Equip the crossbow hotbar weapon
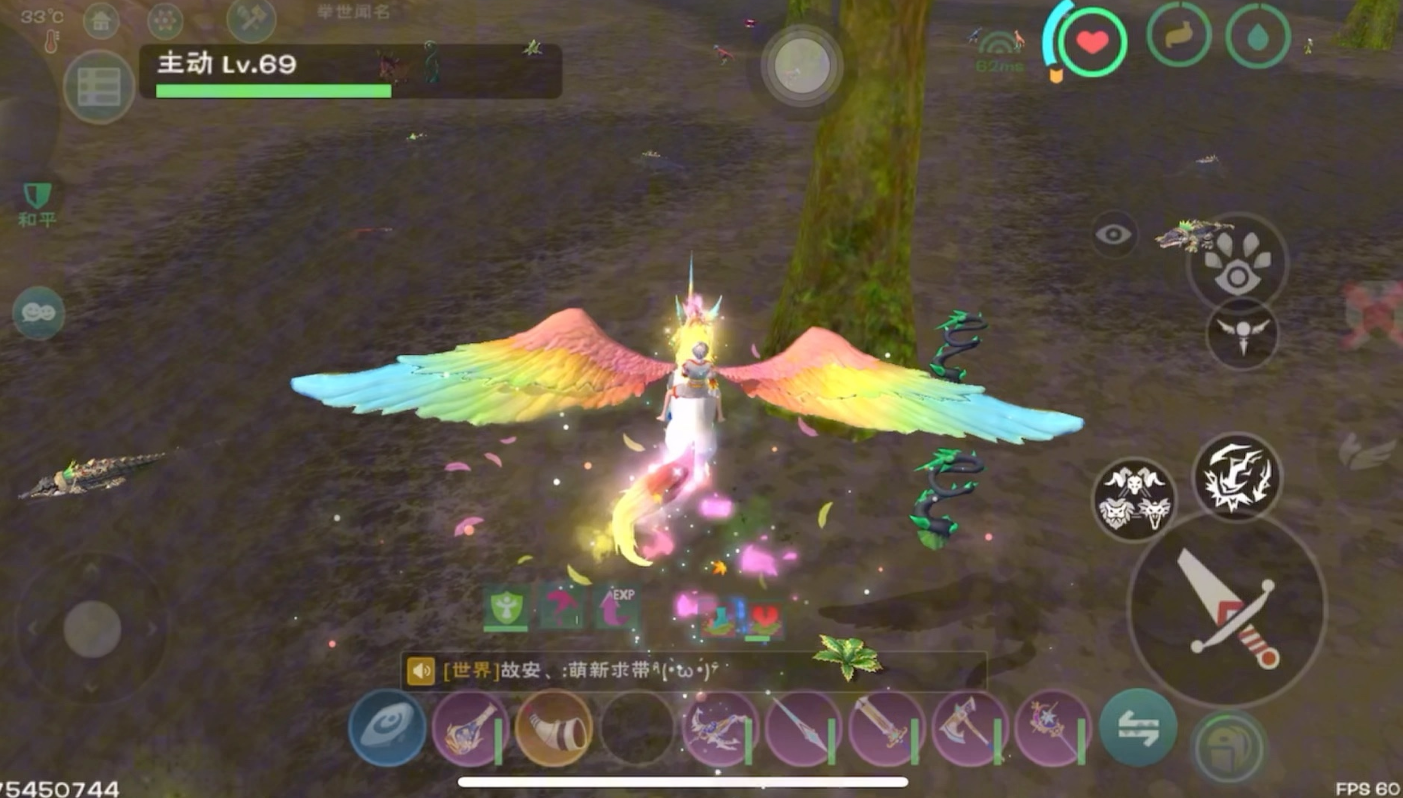This screenshot has height=798, width=1403. [720, 728]
